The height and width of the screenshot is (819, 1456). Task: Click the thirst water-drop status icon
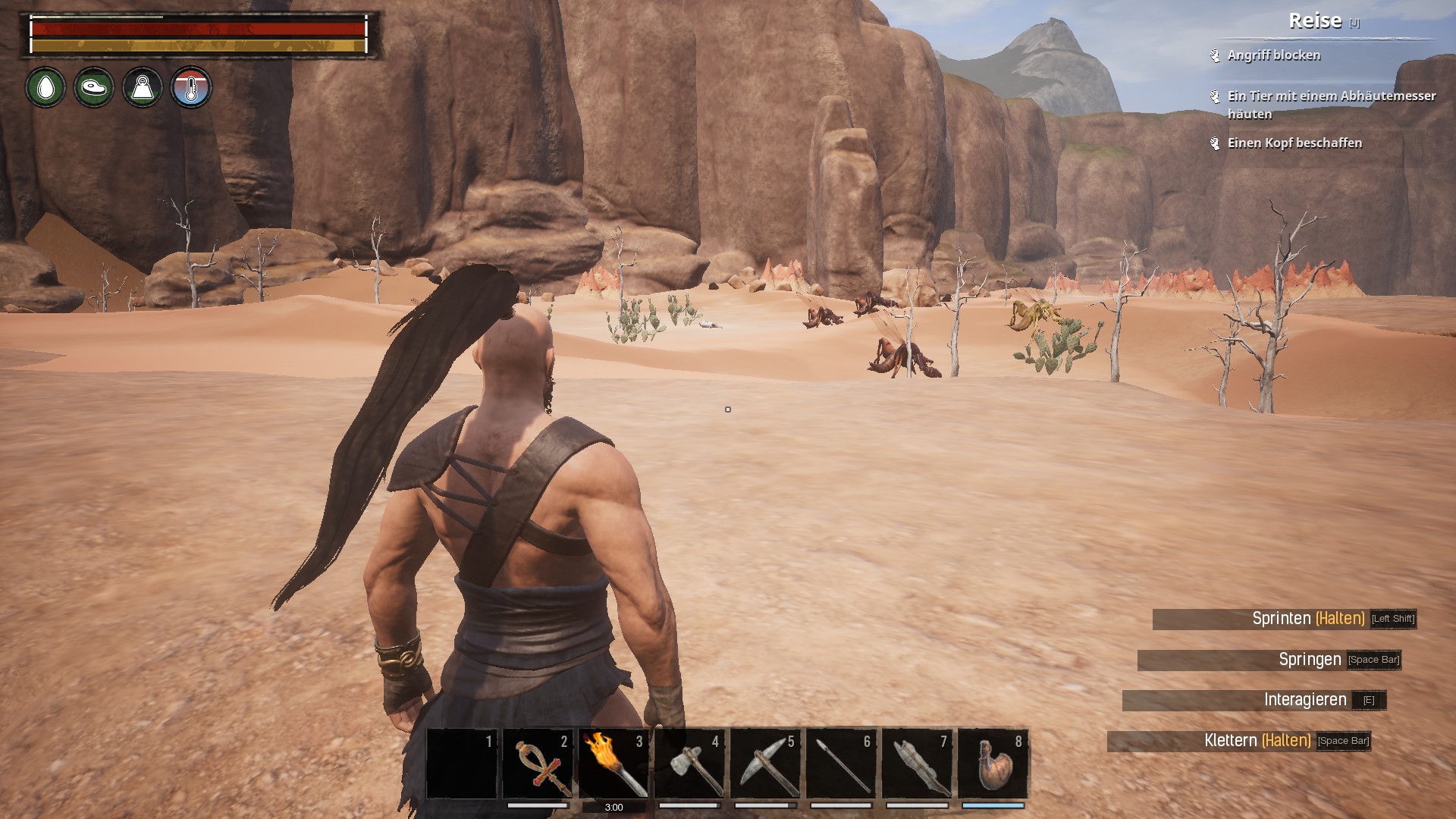pyautogui.click(x=45, y=88)
